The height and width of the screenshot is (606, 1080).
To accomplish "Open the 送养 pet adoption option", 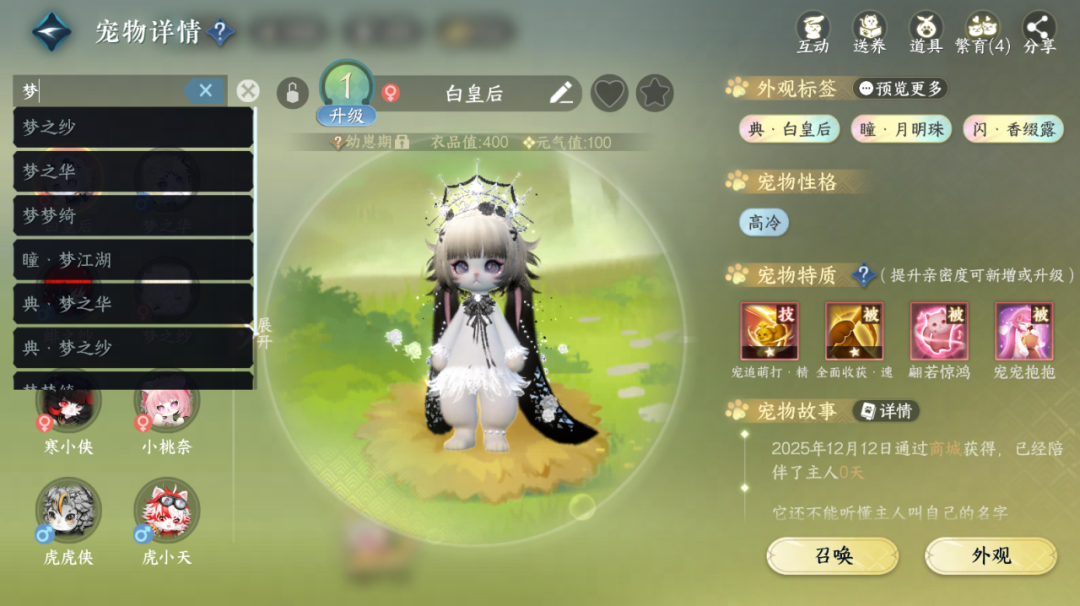I will click(x=869, y=32).
